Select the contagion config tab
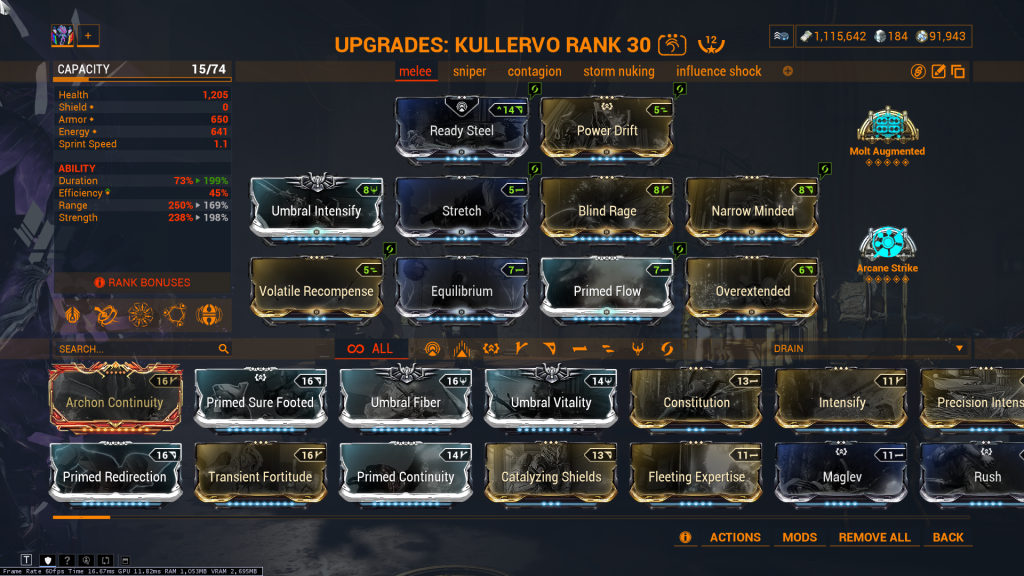This screenshot has height=576, width=1024. pos(534,71)
